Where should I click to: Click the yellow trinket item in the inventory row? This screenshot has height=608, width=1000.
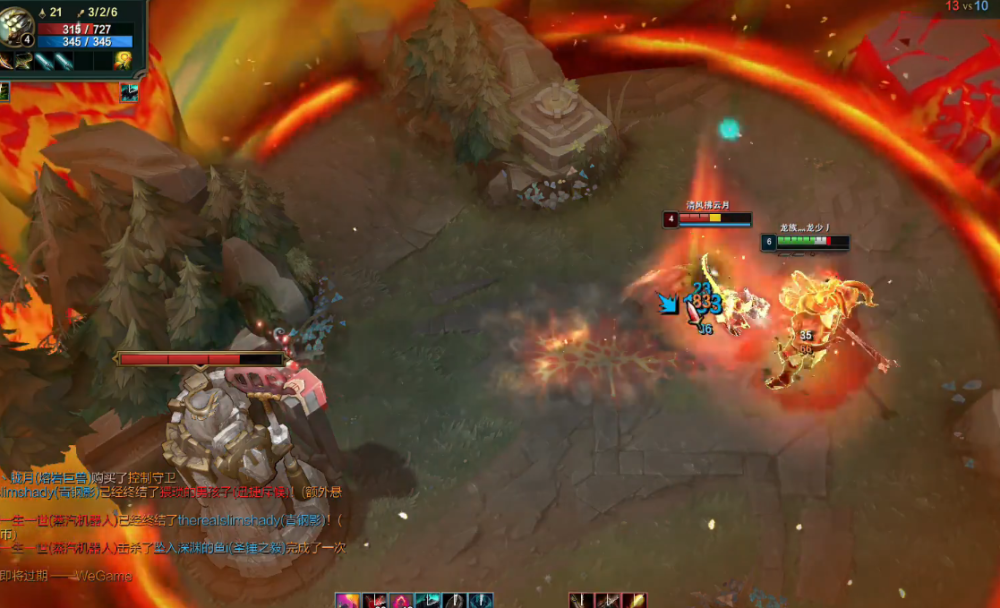(123, 61)
